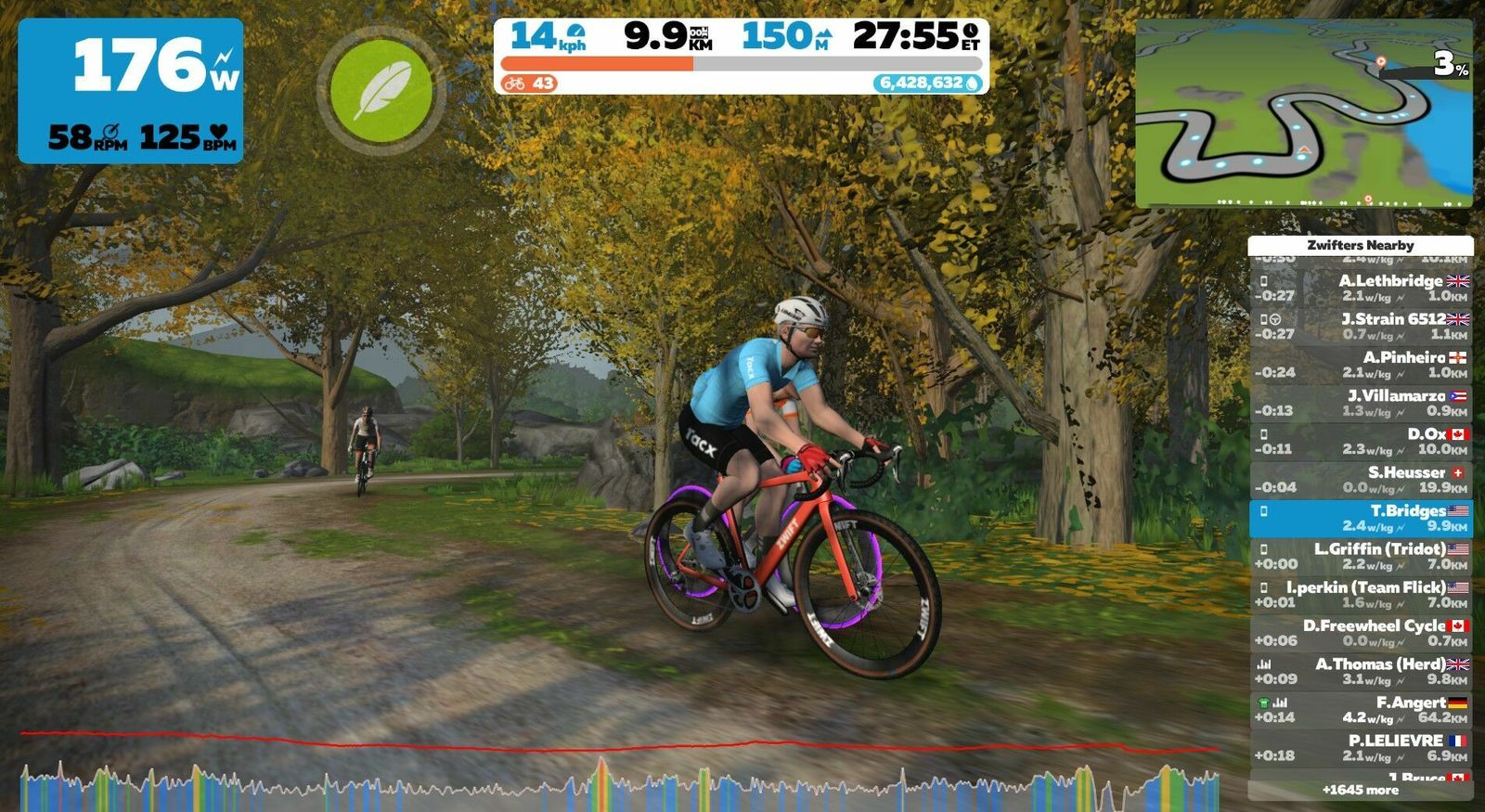Choose D.Freewheel Cycle from the list

(1361, 633)
